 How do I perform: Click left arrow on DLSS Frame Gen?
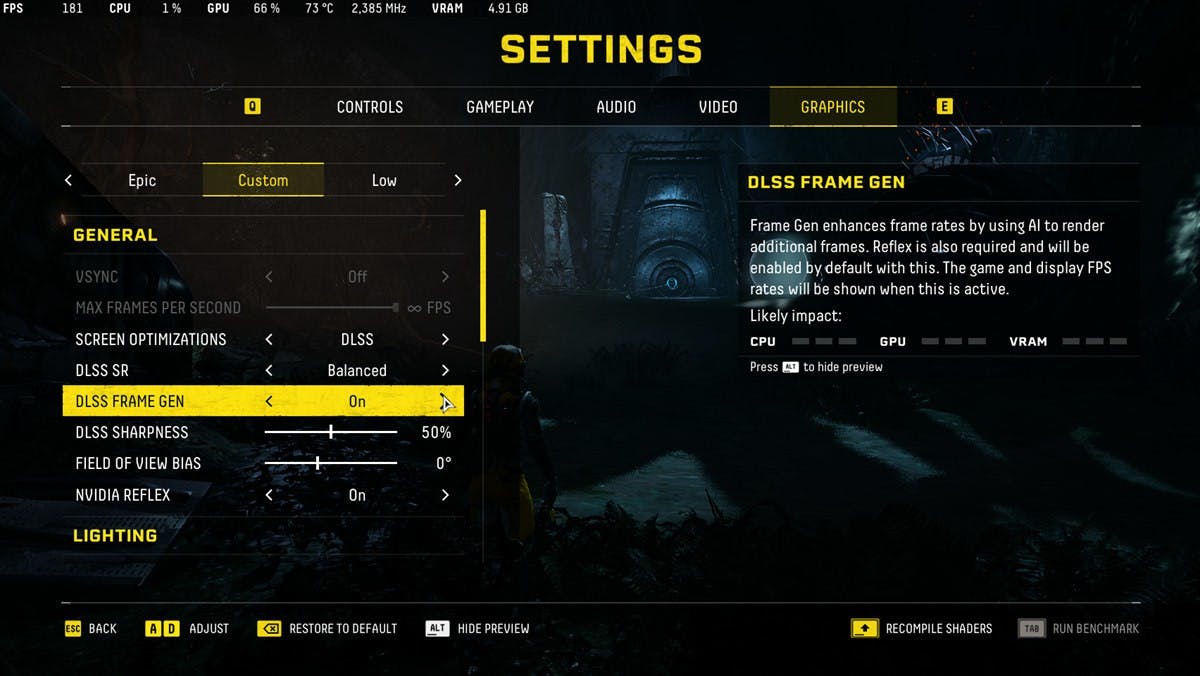(269, 402)
